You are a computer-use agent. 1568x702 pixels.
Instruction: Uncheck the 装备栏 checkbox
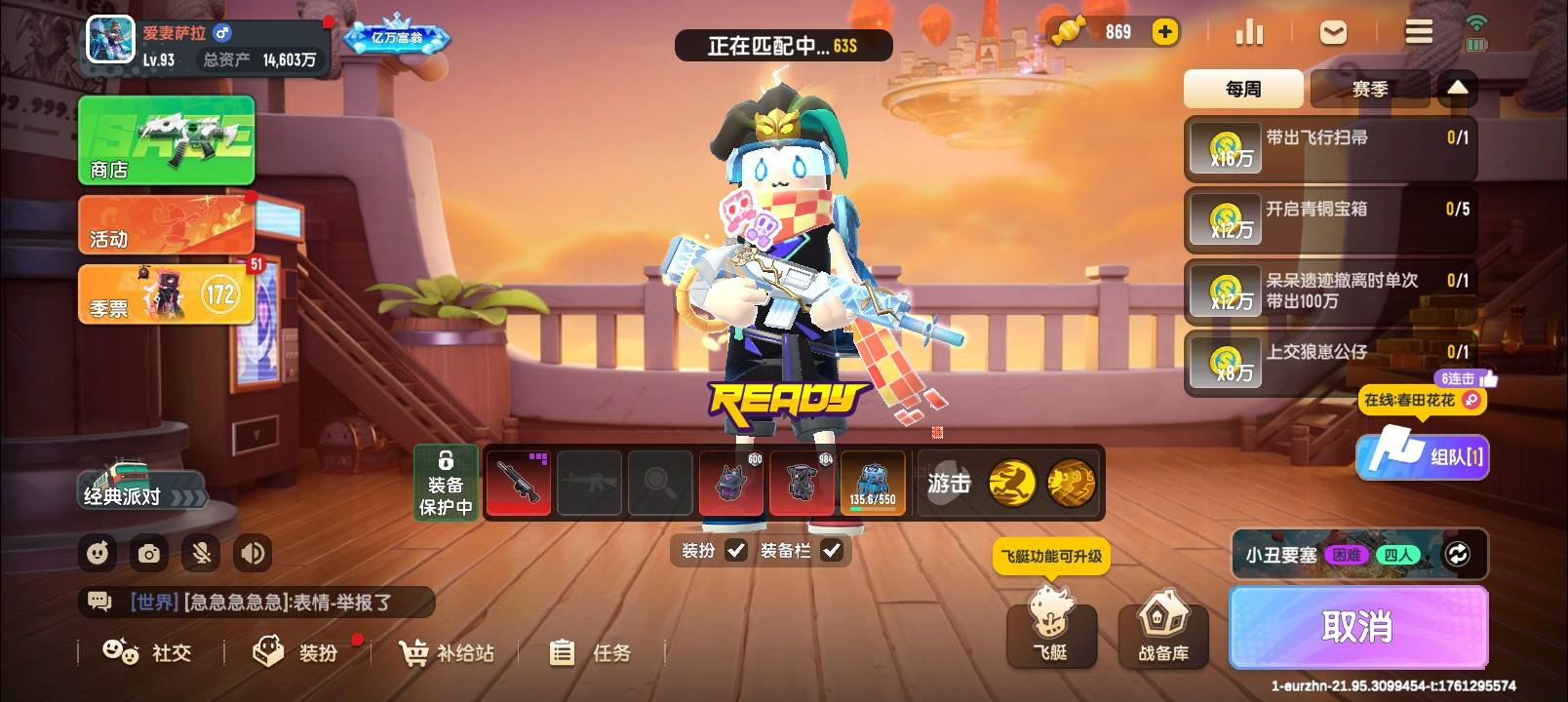pos(832,551)
